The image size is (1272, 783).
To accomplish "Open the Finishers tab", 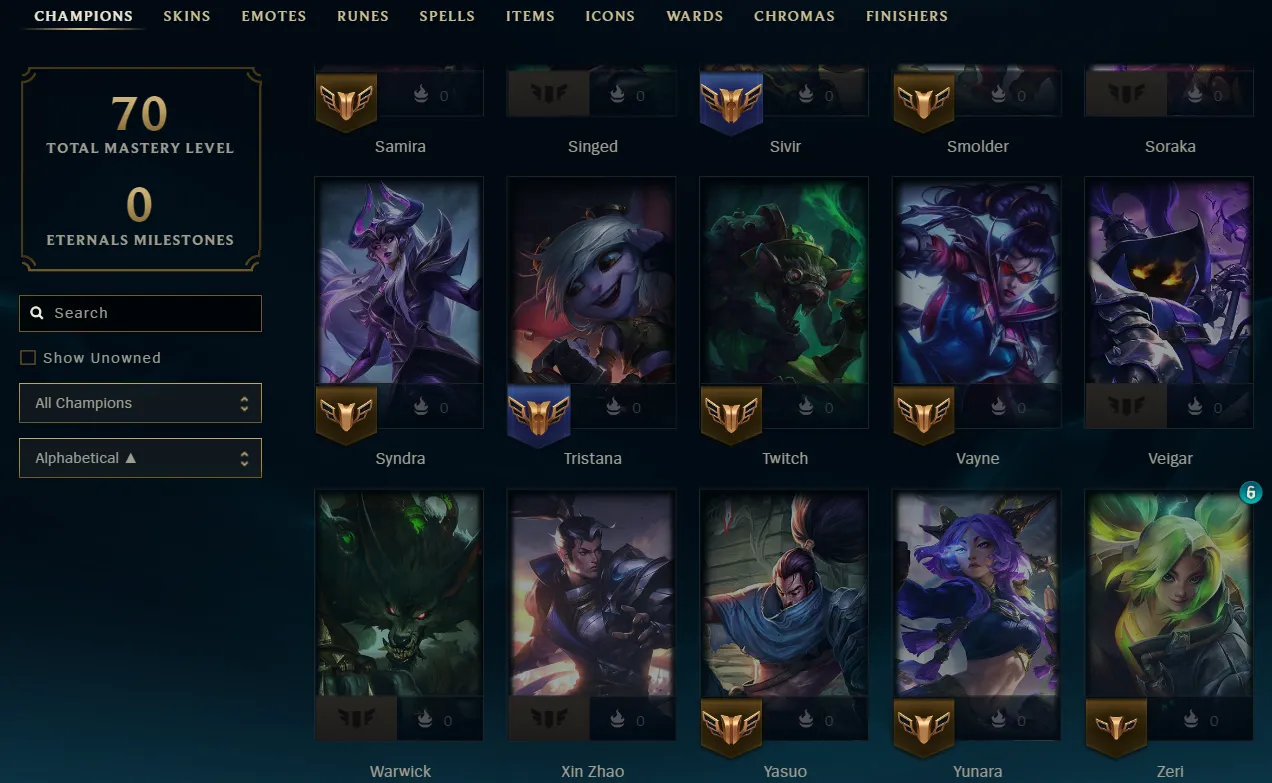I will click(x=906, y=16).
